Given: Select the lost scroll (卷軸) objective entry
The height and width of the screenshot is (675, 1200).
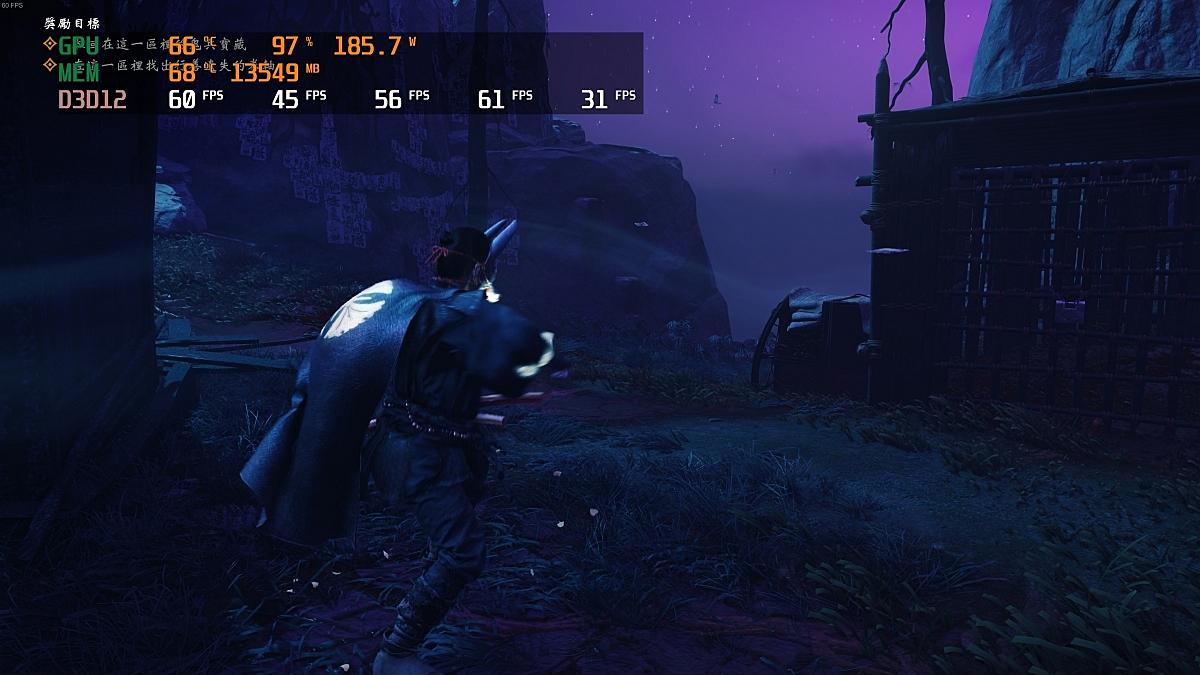Looking at the screenshot, I should click(x=150, y=66).
